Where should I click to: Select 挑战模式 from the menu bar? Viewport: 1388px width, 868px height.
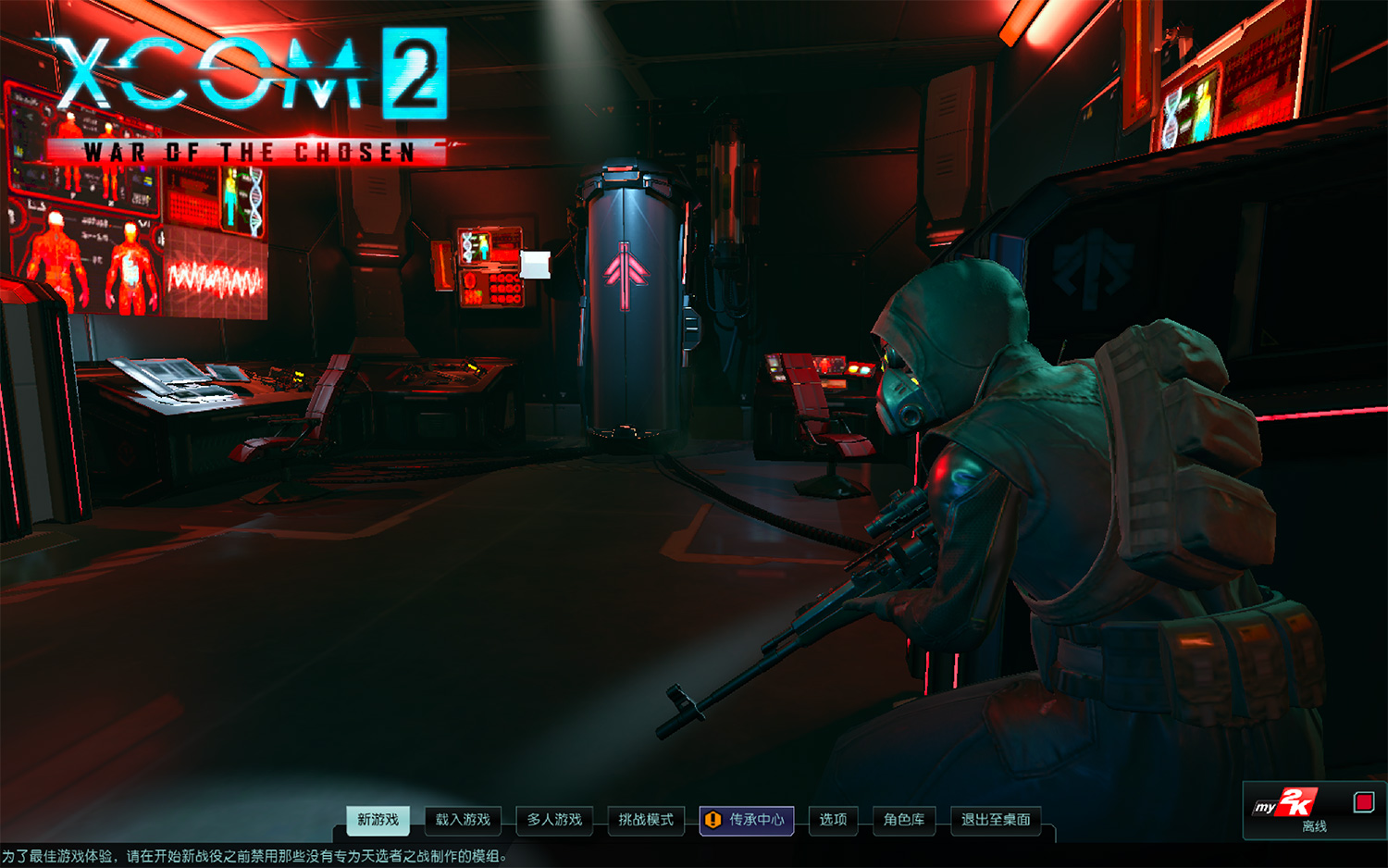[x=645, y=820]
